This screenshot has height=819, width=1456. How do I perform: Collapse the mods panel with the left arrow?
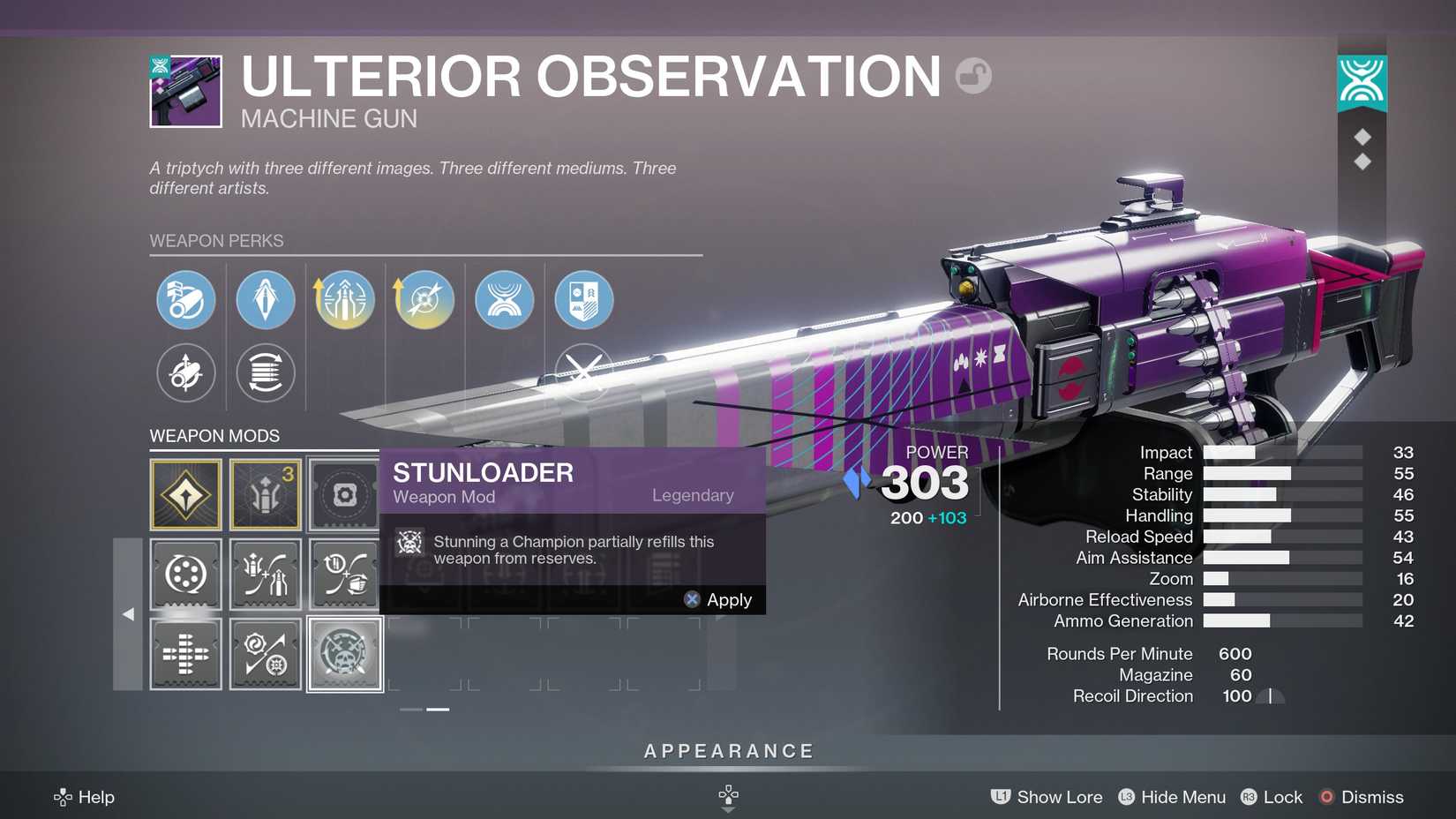pos(127,613)
